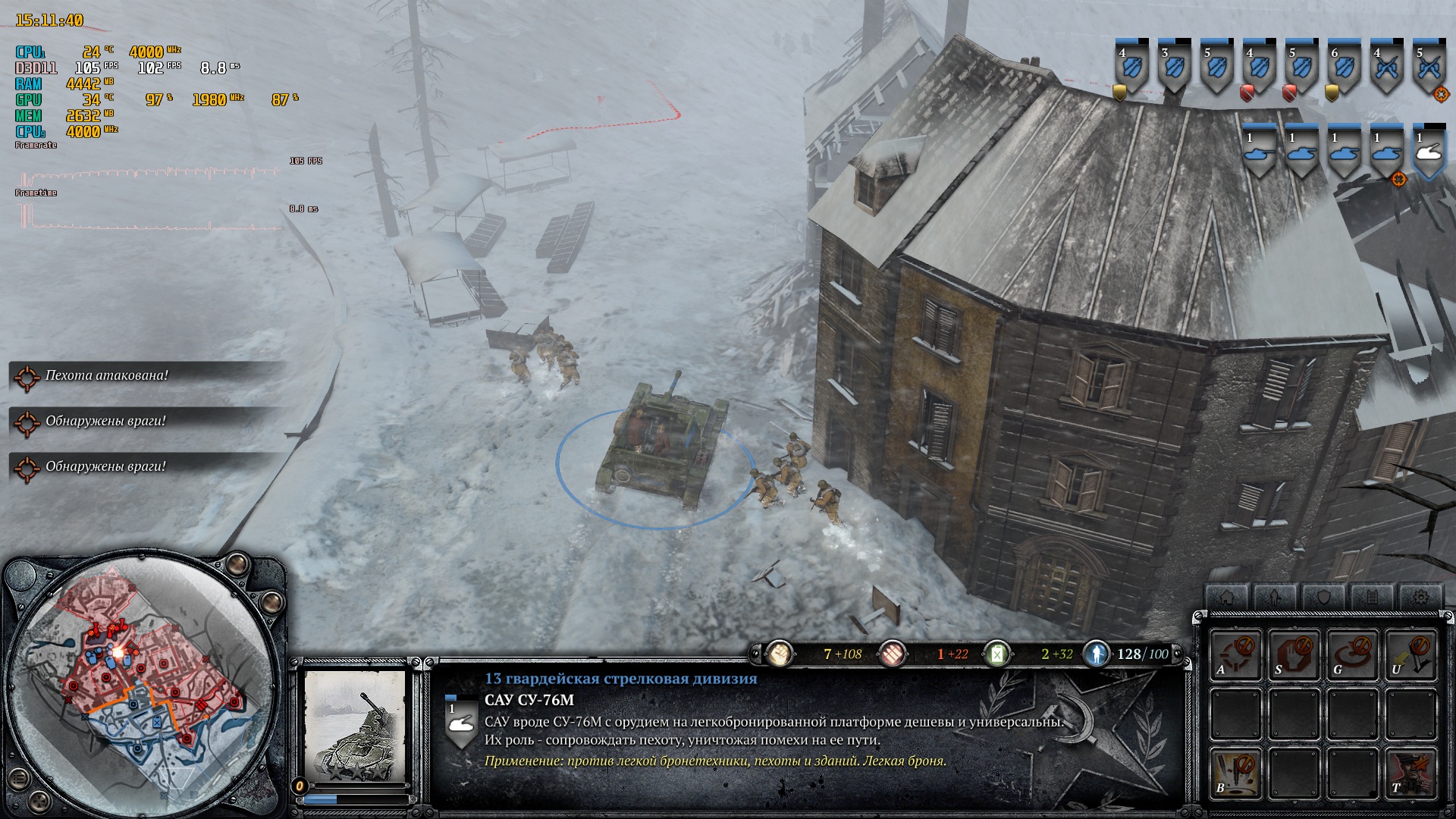Select the six-man infantry squad badge

(1345, 68)
